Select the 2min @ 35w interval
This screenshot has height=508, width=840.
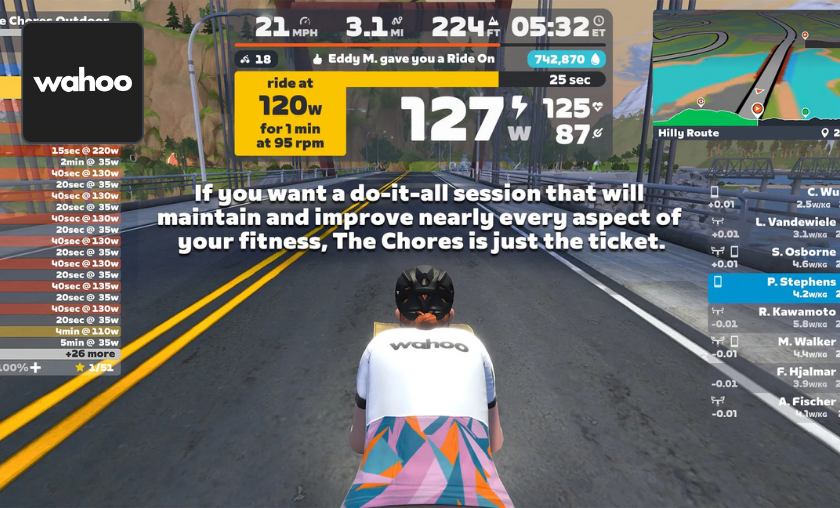(85, 161)
